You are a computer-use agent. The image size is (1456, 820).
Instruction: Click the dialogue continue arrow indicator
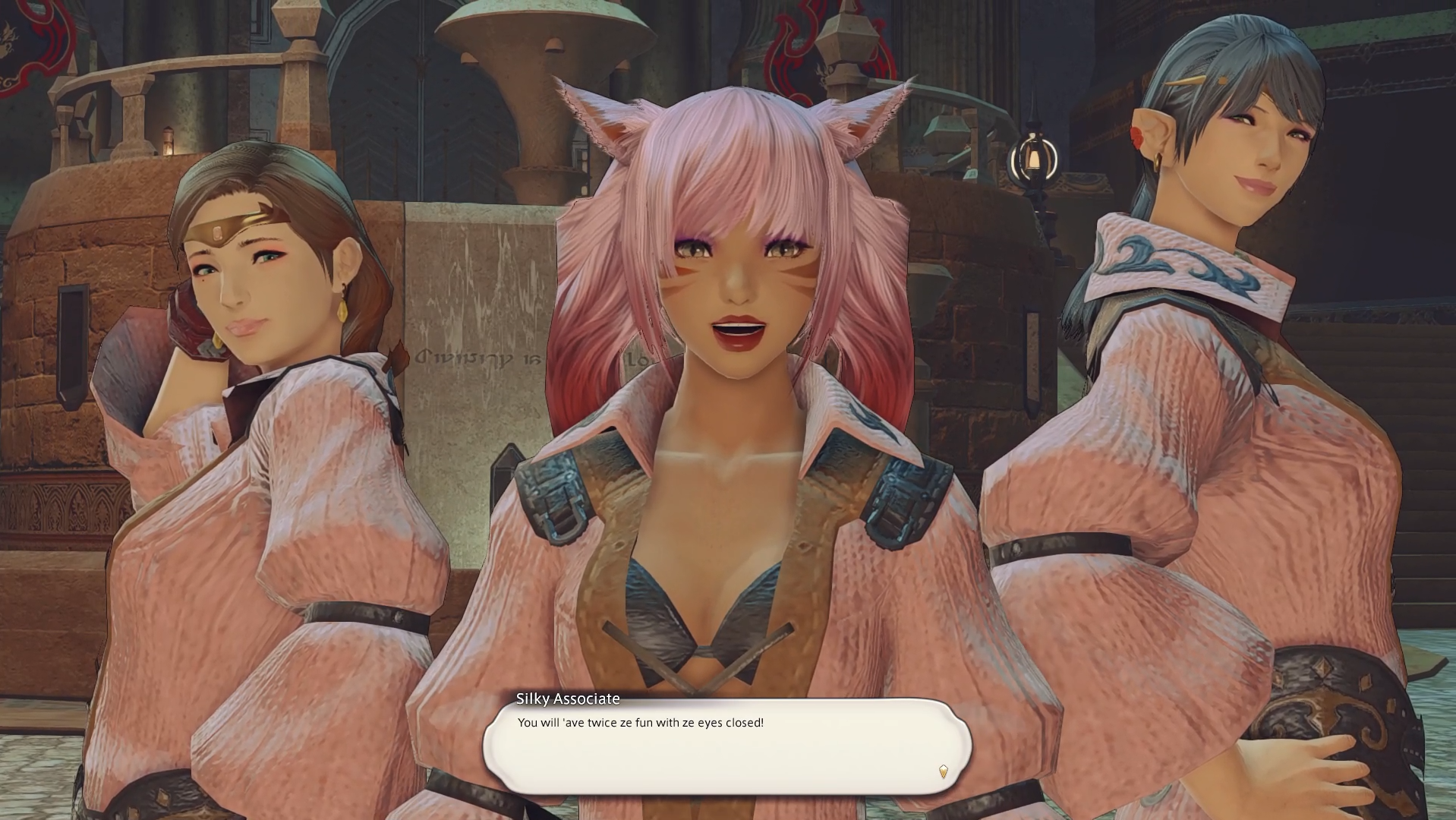943,771
